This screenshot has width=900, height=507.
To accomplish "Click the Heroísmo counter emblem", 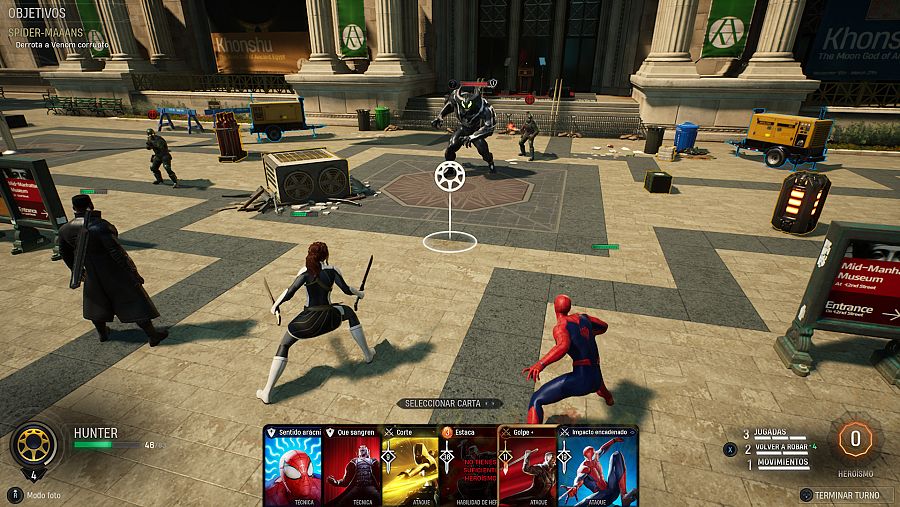I will pyautogui.click(x=855, y=440).
